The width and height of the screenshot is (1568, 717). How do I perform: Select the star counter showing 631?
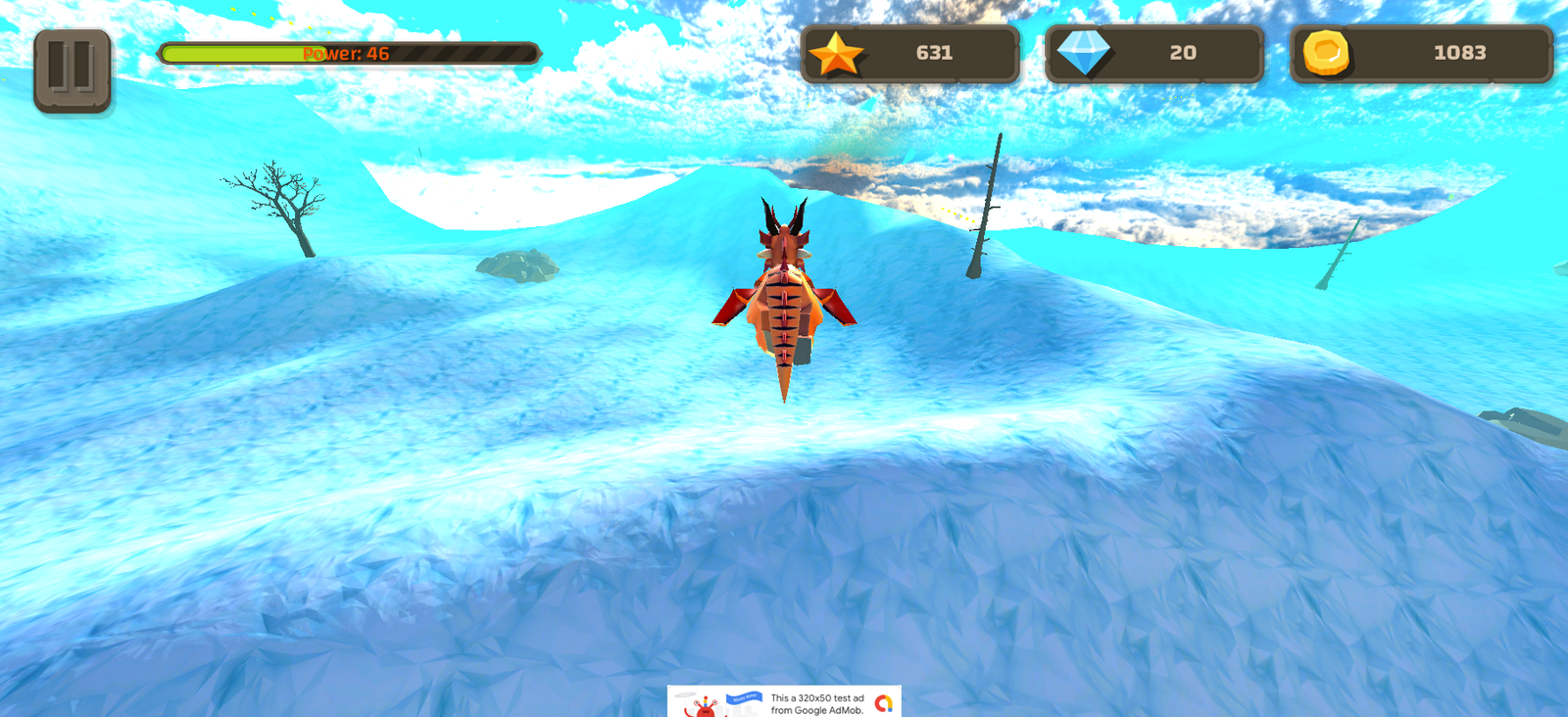pyautogui.click(x=911, y=55)
